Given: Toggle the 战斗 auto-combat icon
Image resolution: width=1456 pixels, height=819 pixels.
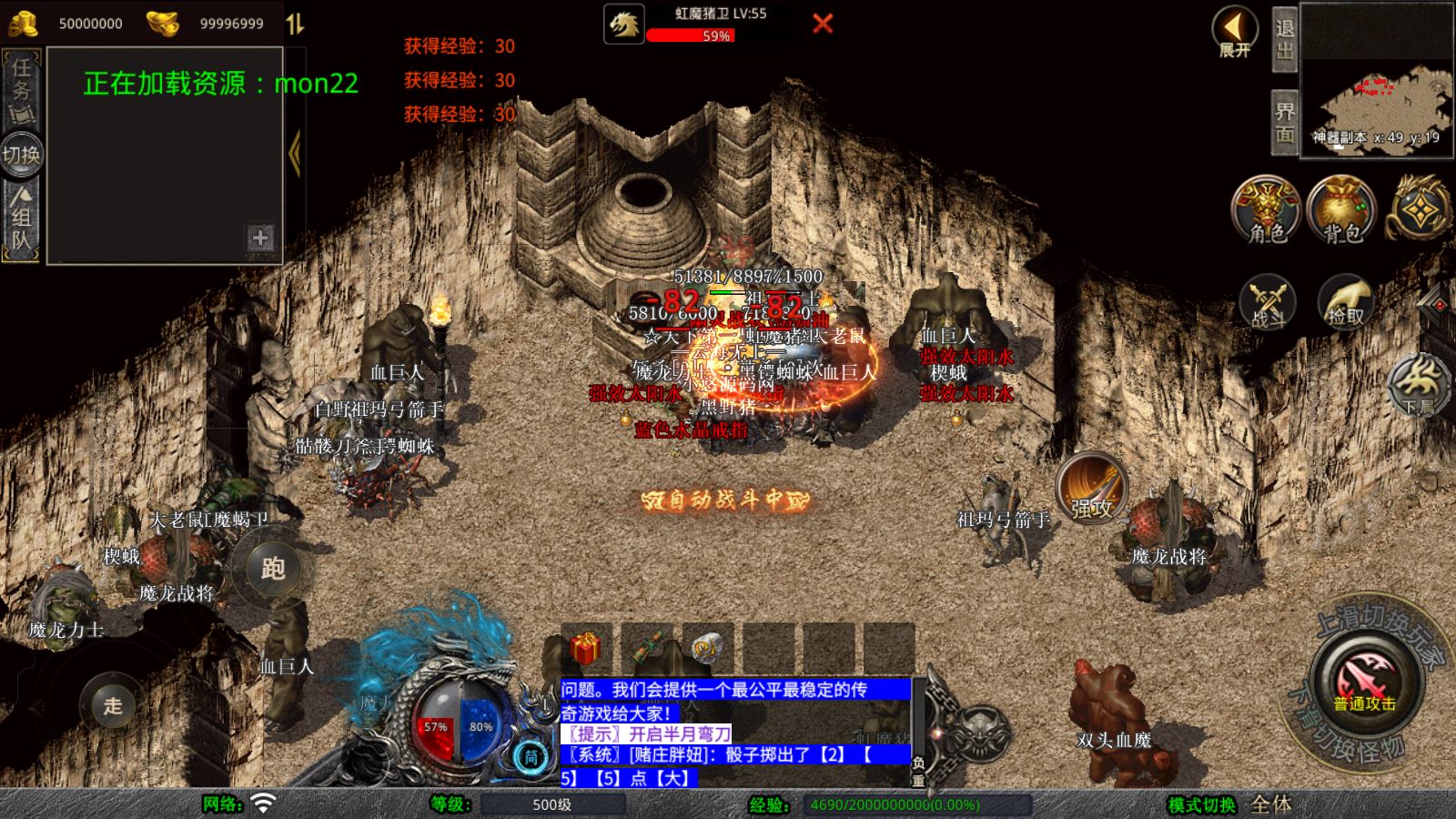Looking at the screenshot, I should tap(1269, 302).
